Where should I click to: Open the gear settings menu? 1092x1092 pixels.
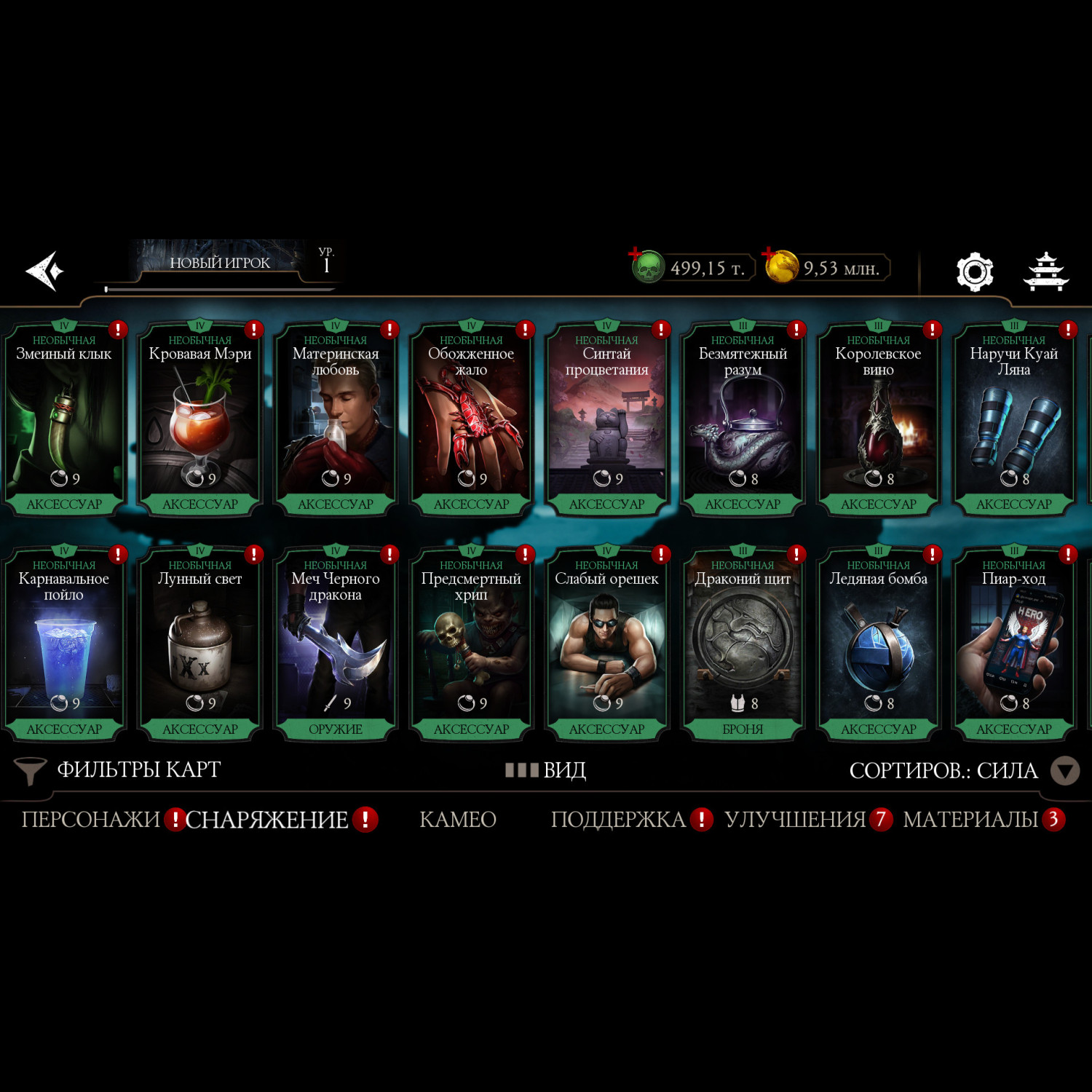975,272
